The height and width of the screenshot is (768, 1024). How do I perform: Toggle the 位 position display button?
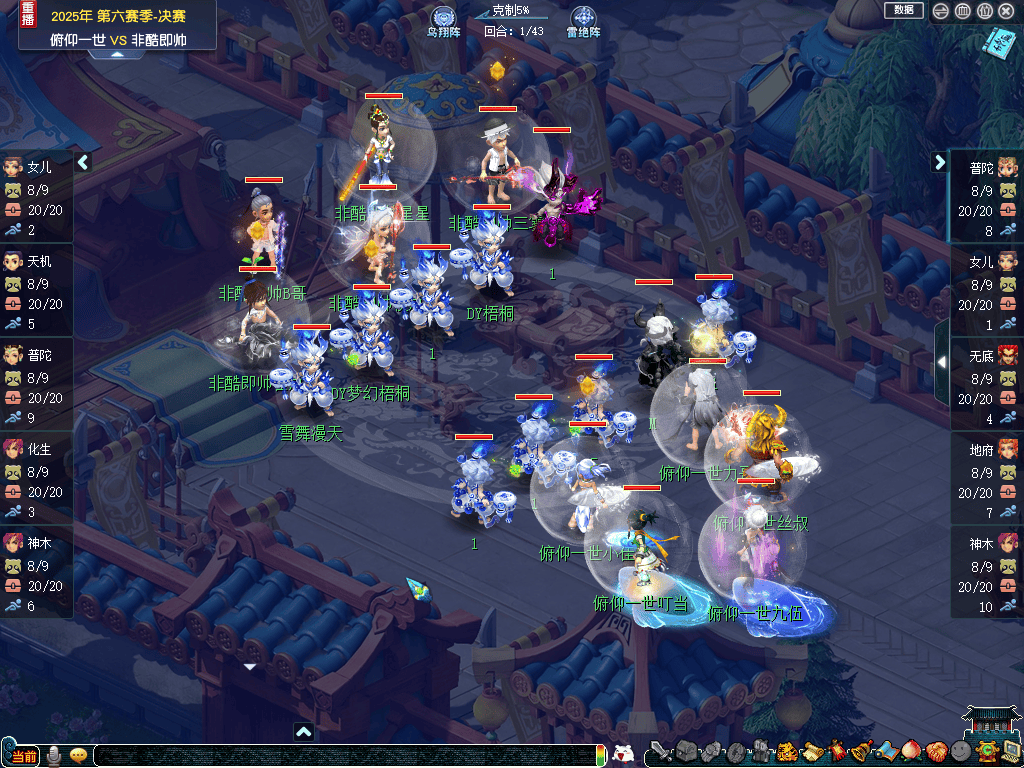(x=985, y=11)
